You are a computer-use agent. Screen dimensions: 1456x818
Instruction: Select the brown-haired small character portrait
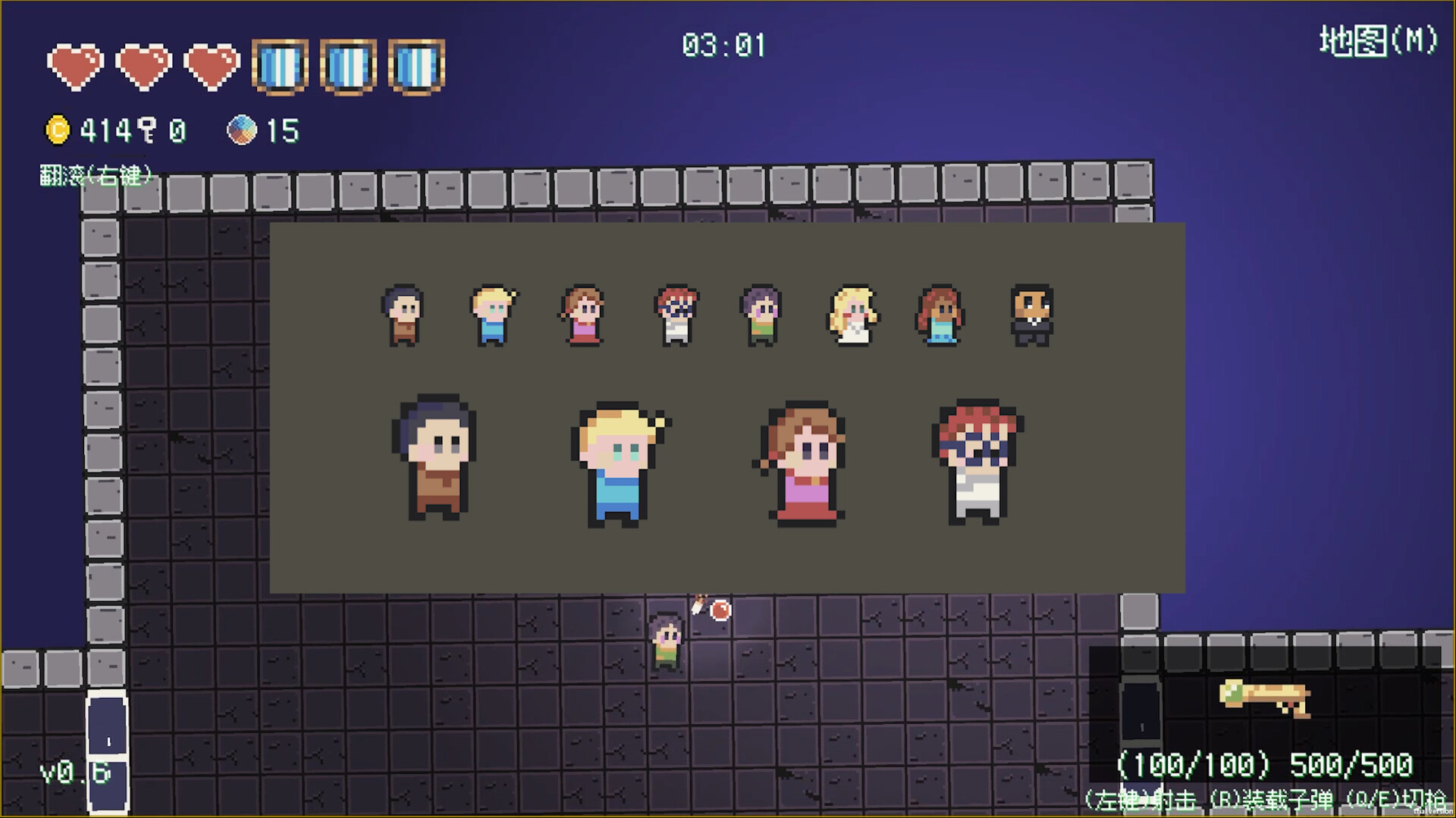(403, 315)
